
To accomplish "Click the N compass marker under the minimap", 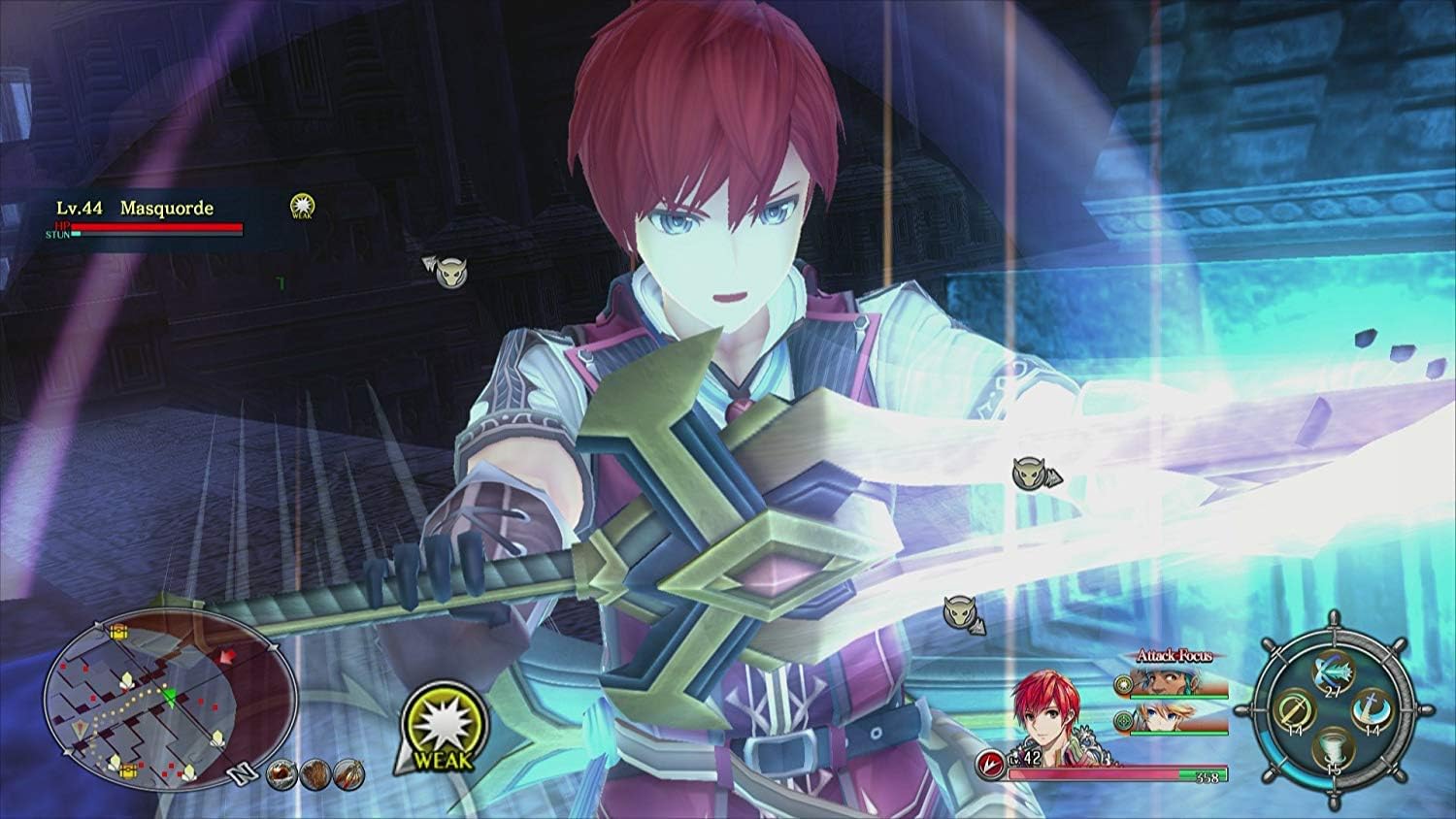I will pos(243,773).
